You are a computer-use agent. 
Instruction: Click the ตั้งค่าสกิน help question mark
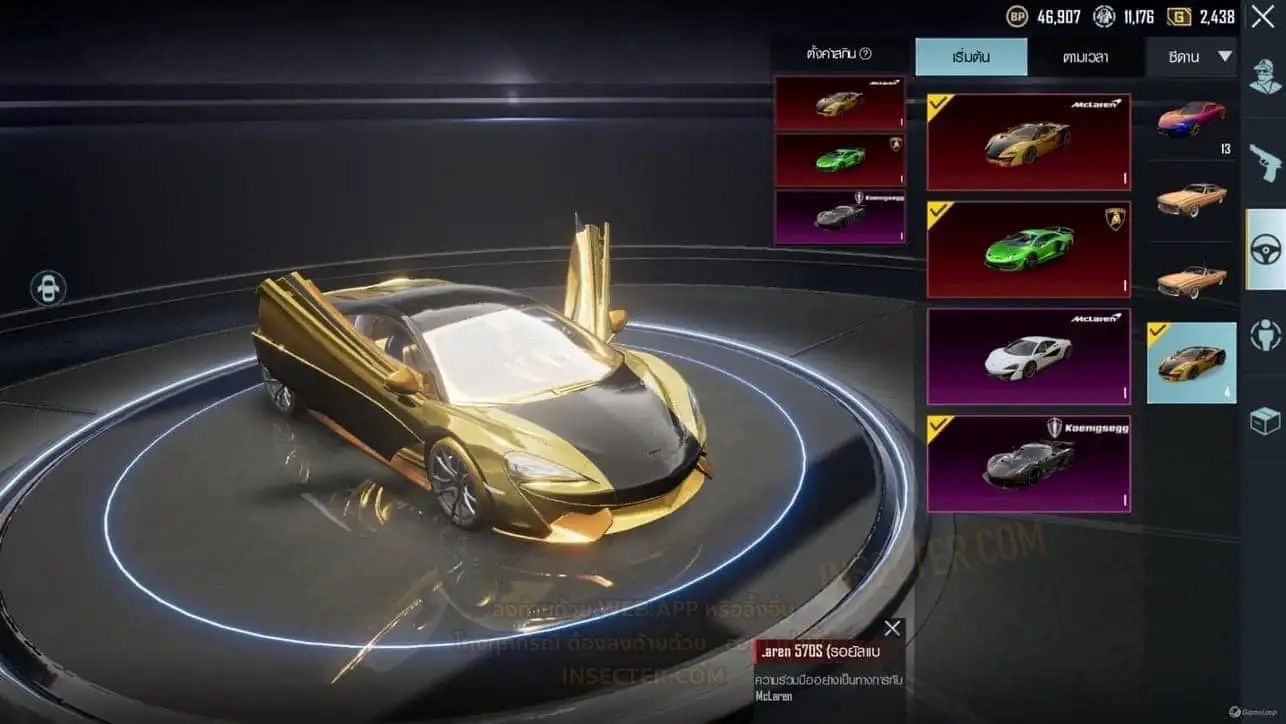tap(866, 54)
